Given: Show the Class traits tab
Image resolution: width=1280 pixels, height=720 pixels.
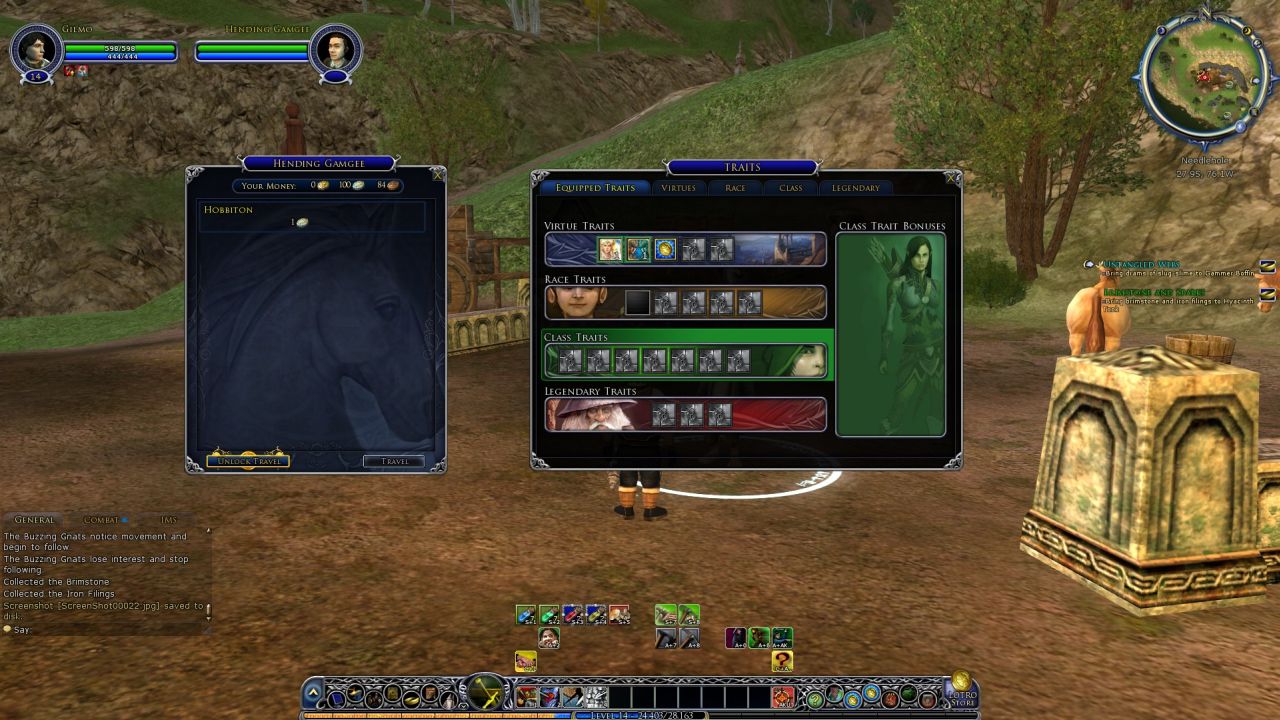Looking at the screenshot, I should point(790,188).
